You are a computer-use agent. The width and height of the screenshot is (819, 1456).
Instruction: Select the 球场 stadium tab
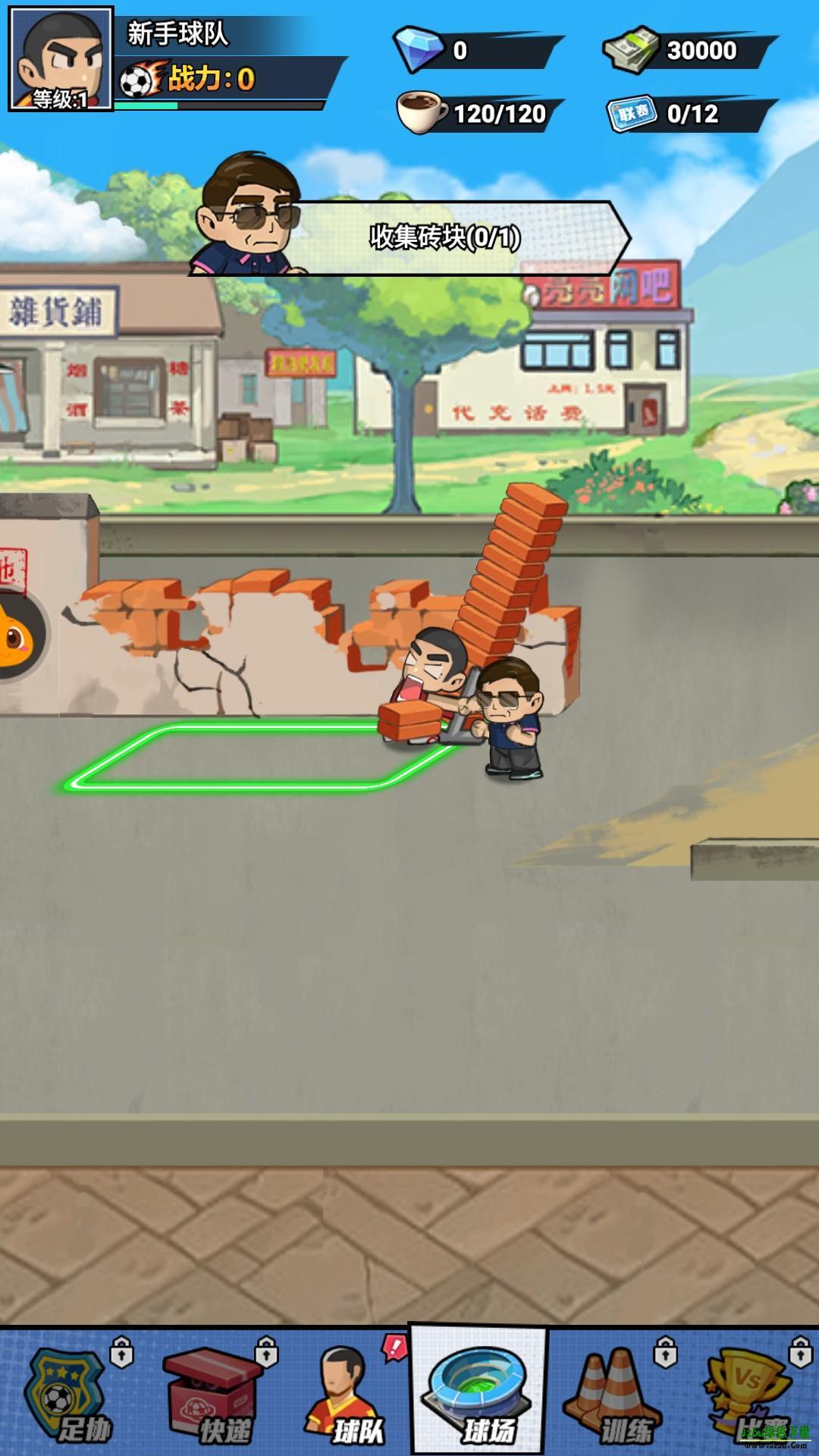click(x=478, y=1392)
